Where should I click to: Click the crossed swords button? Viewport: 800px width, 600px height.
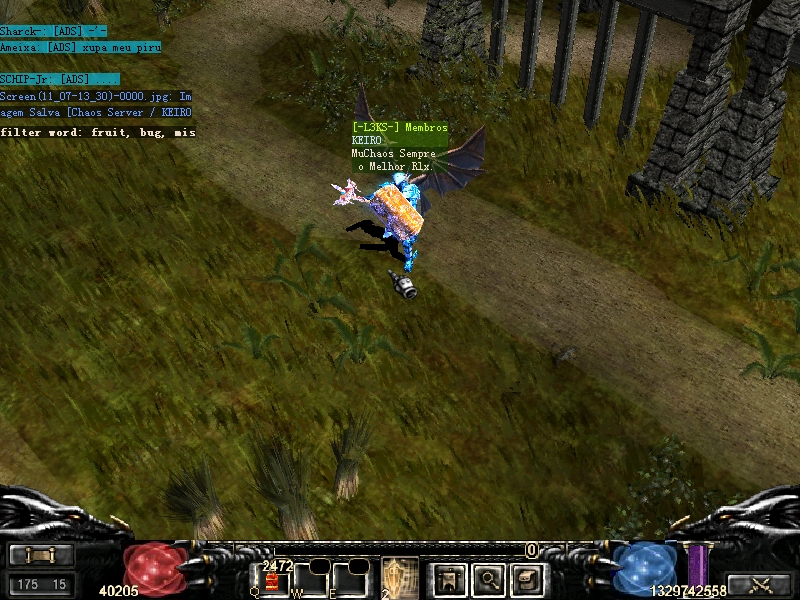tap(758, 584)
